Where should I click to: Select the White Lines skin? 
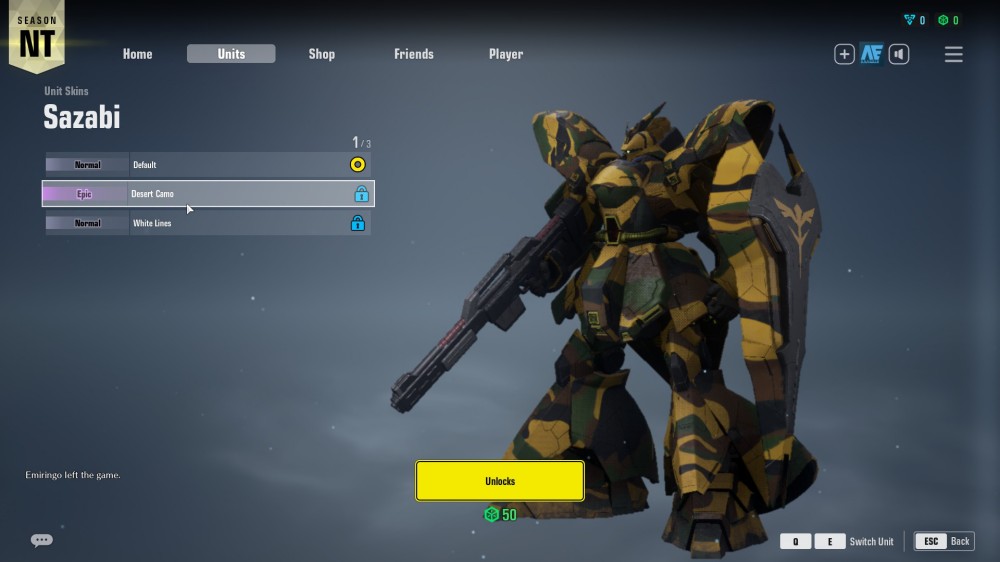208,223
